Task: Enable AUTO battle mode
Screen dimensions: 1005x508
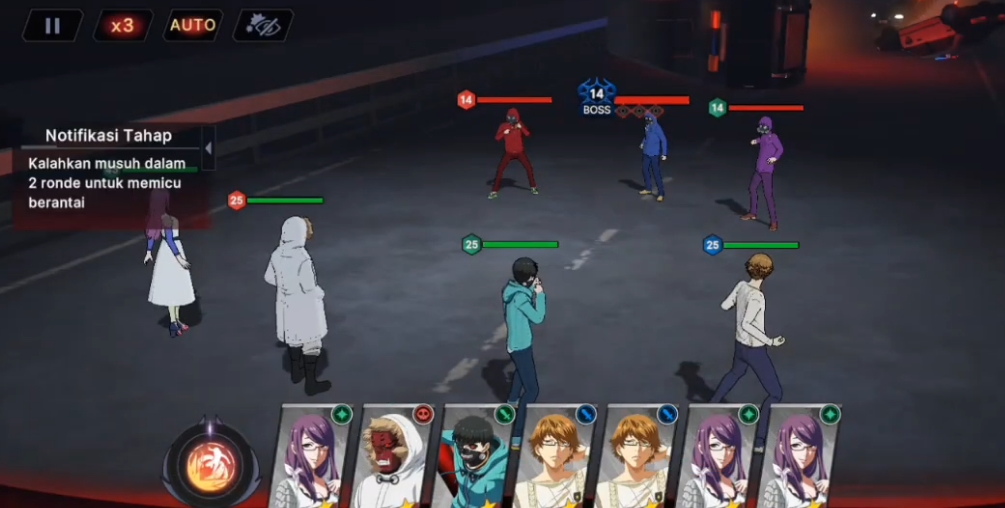Action: point(193,25)
